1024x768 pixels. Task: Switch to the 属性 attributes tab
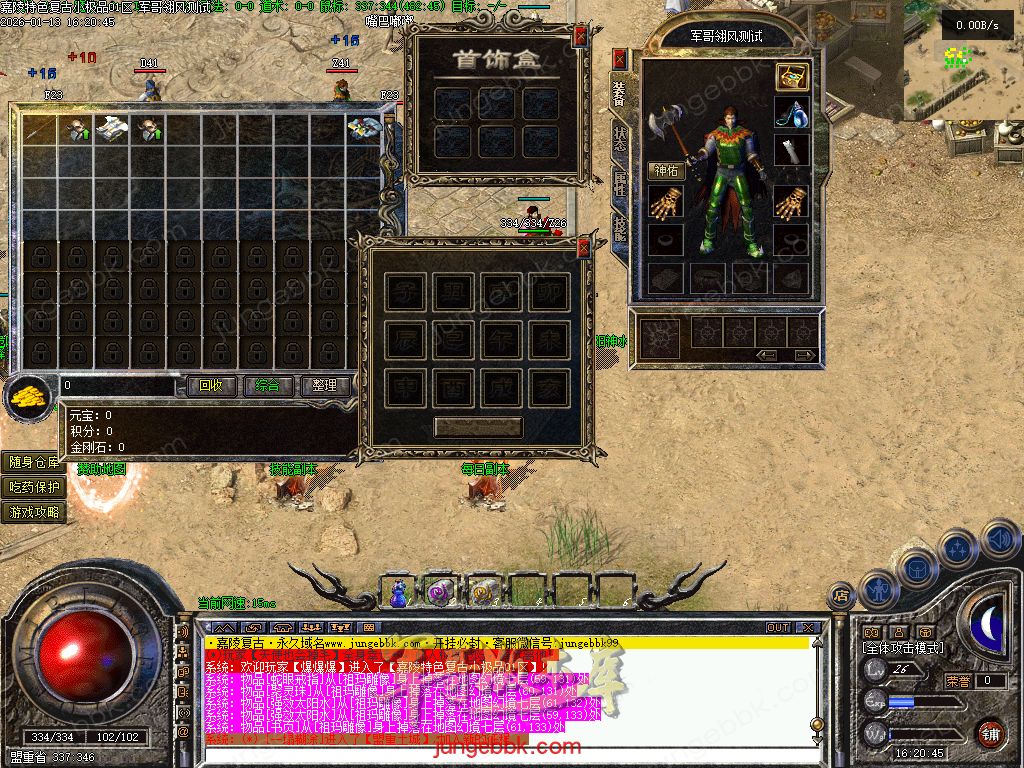[619, 182]
